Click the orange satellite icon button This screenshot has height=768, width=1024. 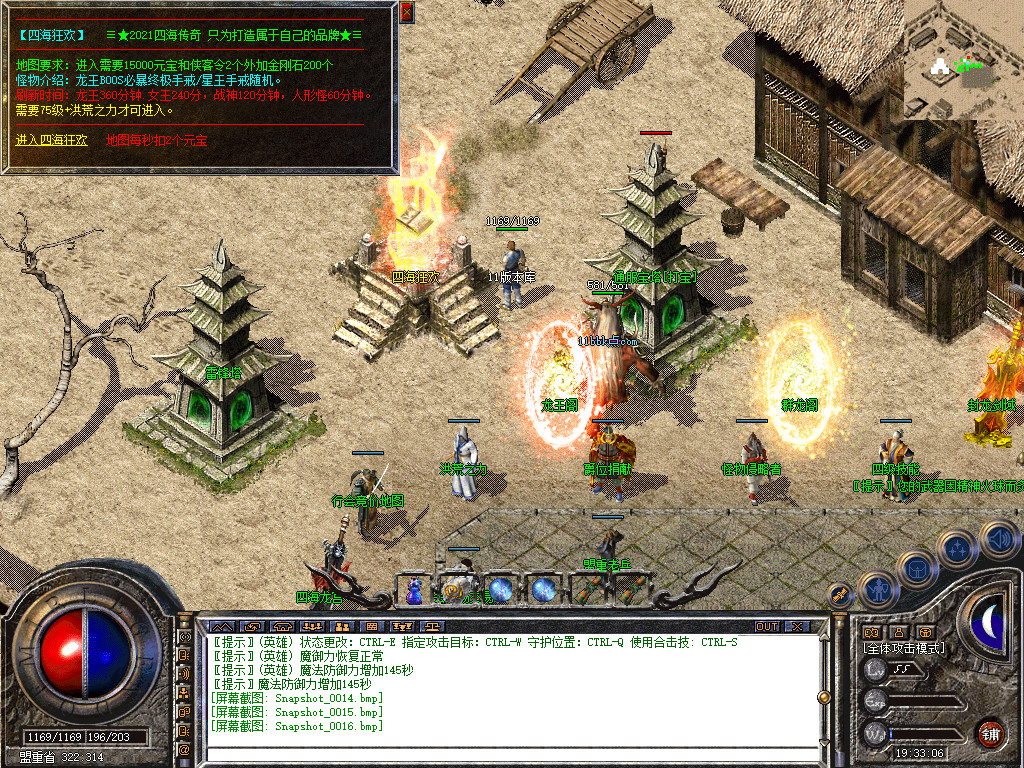840,594
